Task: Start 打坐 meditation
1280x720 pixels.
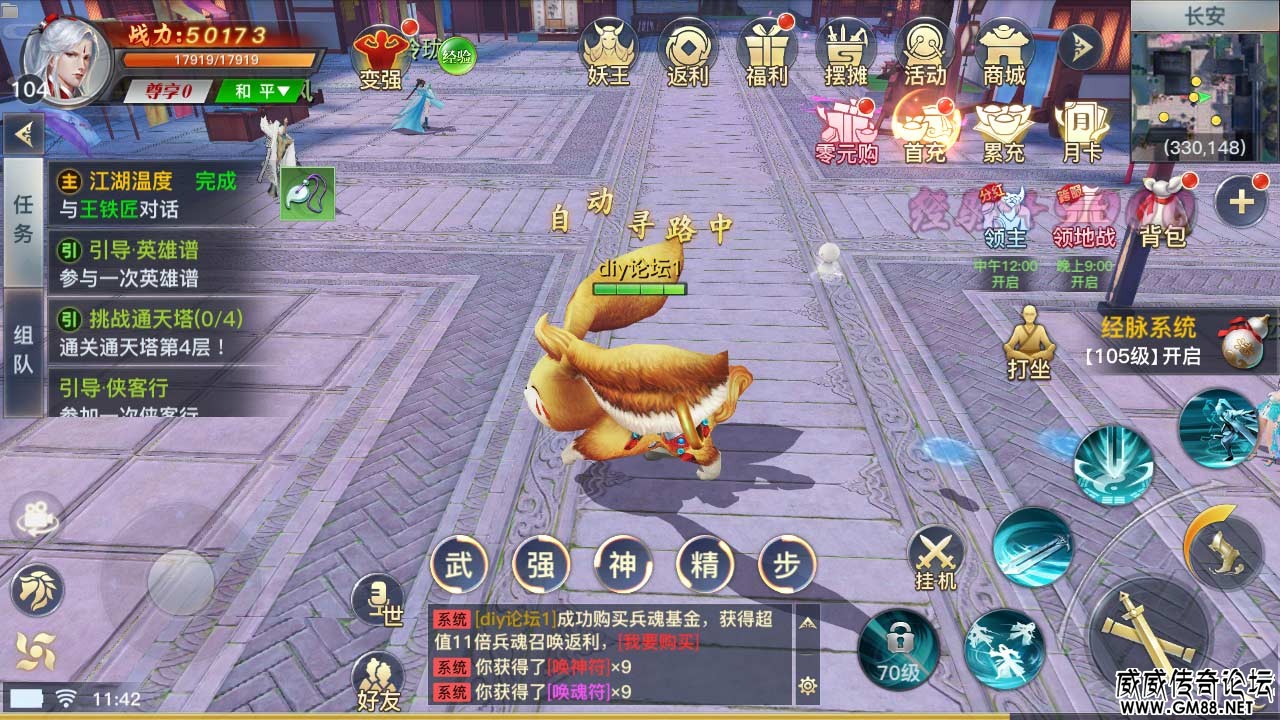Action: [x=1029, y=343]
